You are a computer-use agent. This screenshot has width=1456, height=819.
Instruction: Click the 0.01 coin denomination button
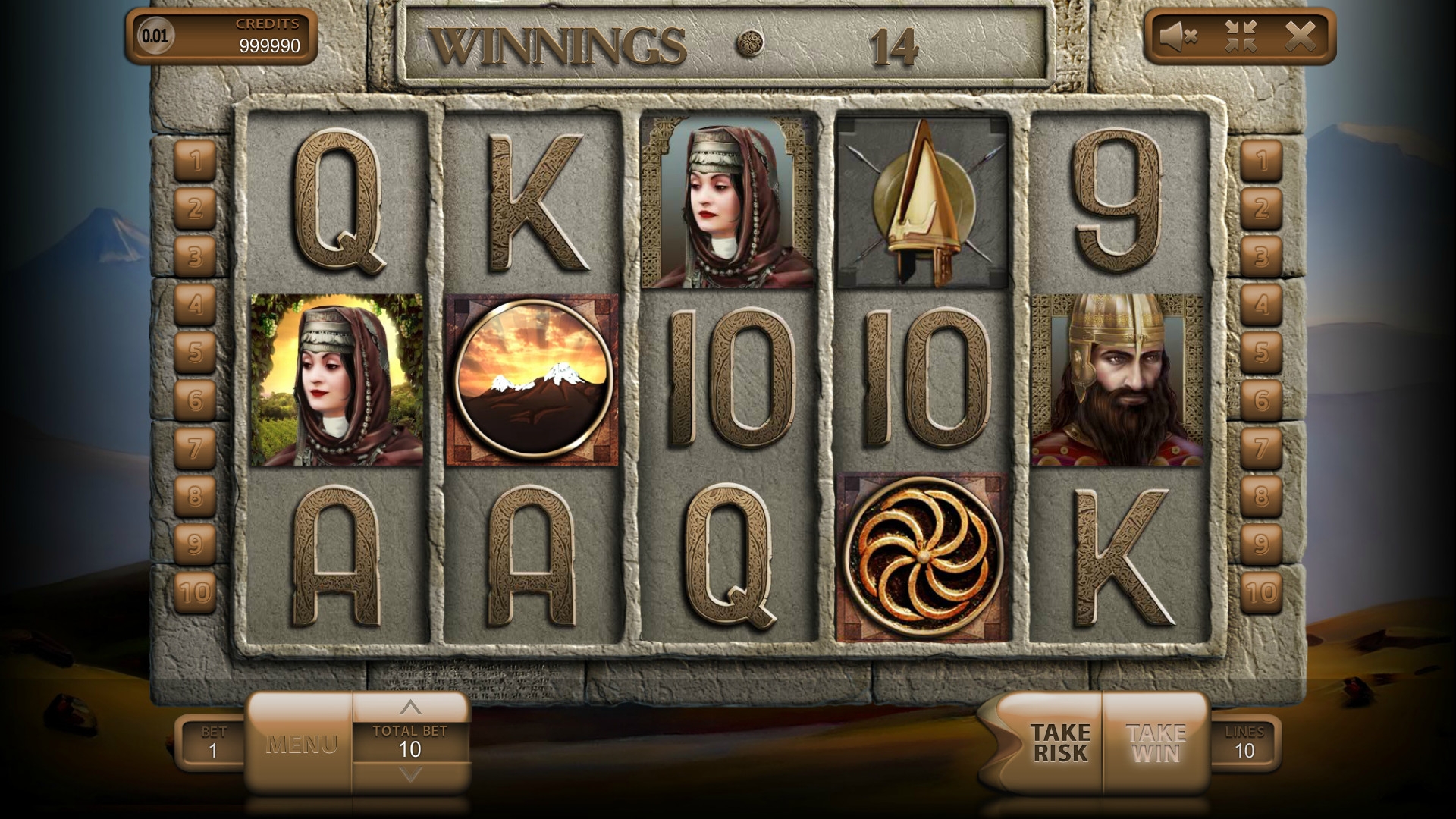point(155,36)
